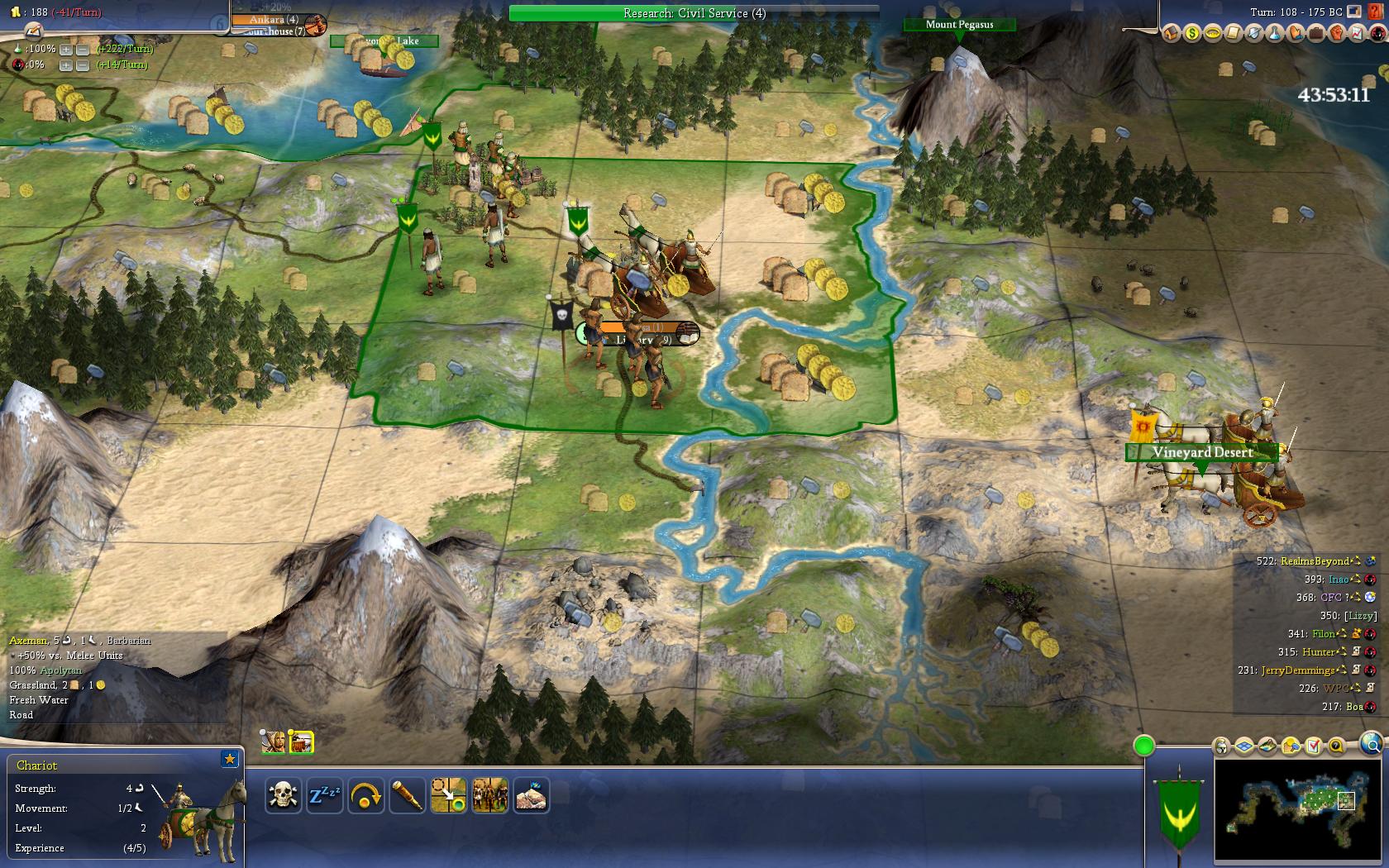
Task: Select the Axeman in the stack list
Action: point(273,742)
